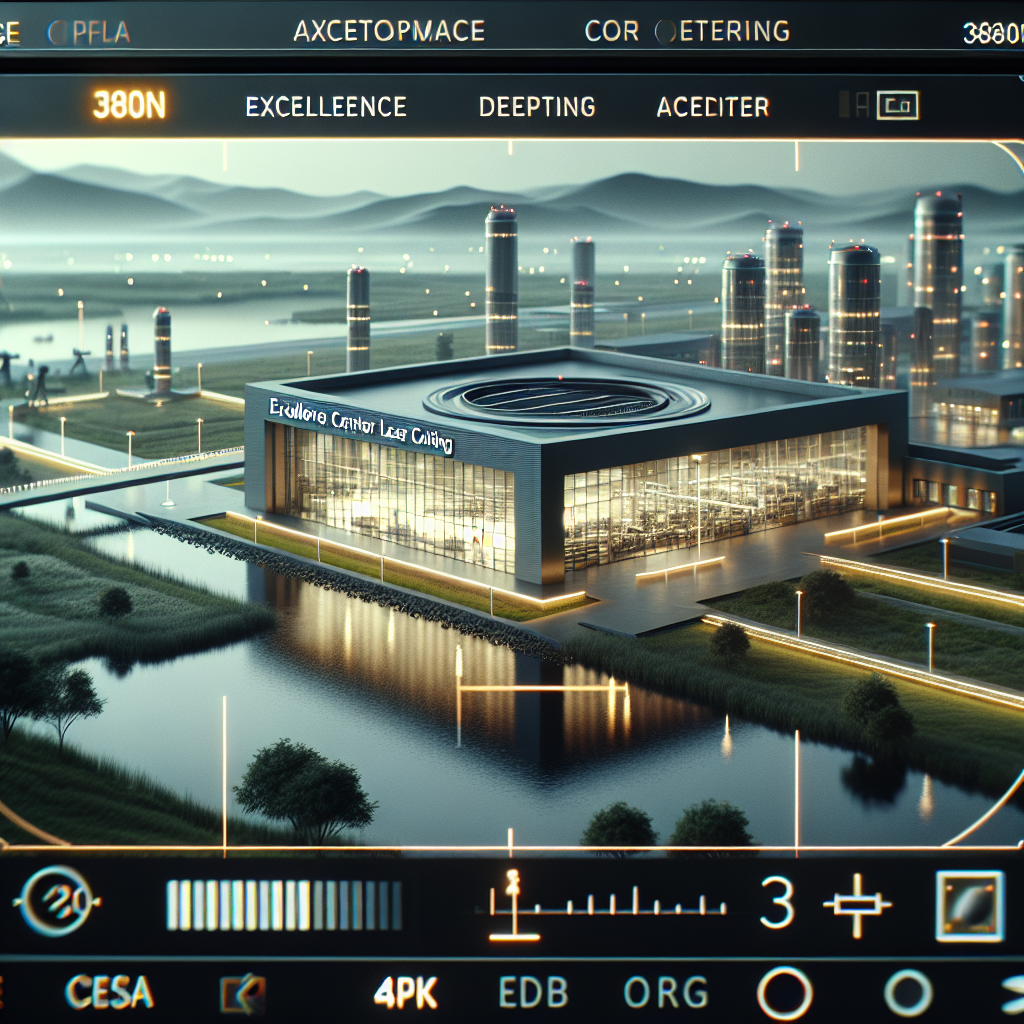Open the AXCETOPMACE menu
The image size is (1024, 1024).
tap(389, 31)
